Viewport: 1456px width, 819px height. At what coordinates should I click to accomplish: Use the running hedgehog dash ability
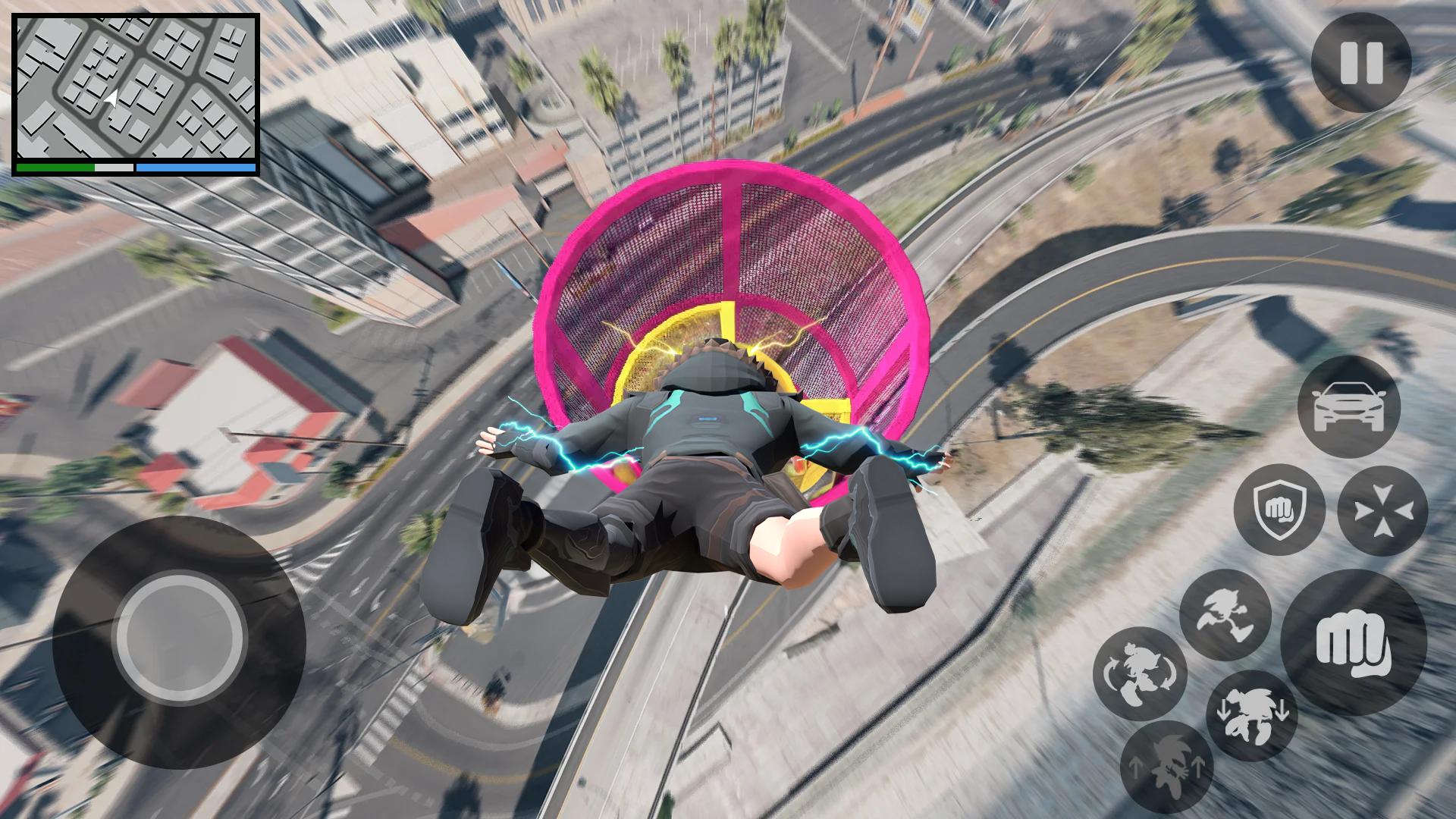point(1225,614)
